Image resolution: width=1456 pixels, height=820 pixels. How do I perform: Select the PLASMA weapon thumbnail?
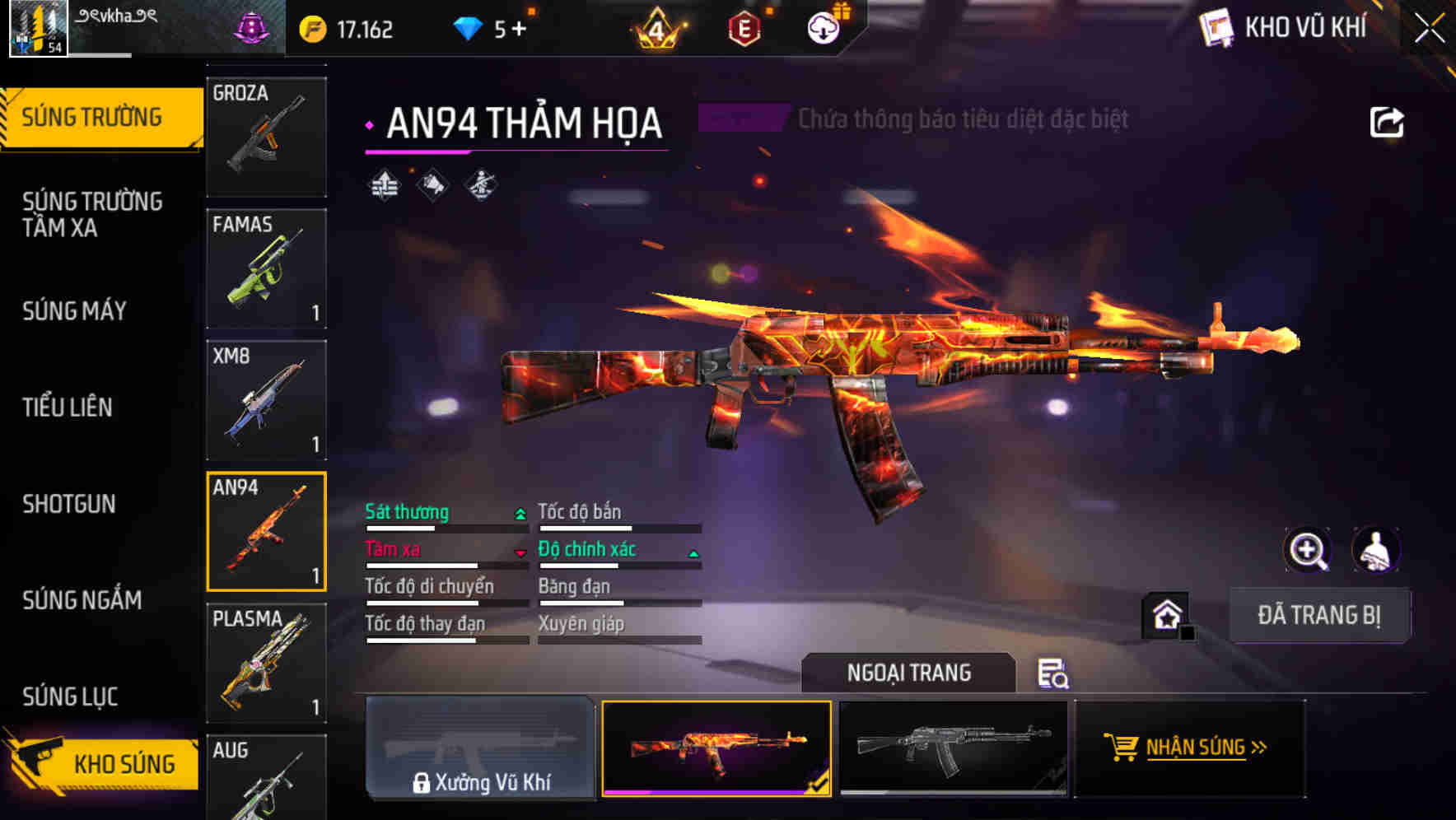pos(265,663)
